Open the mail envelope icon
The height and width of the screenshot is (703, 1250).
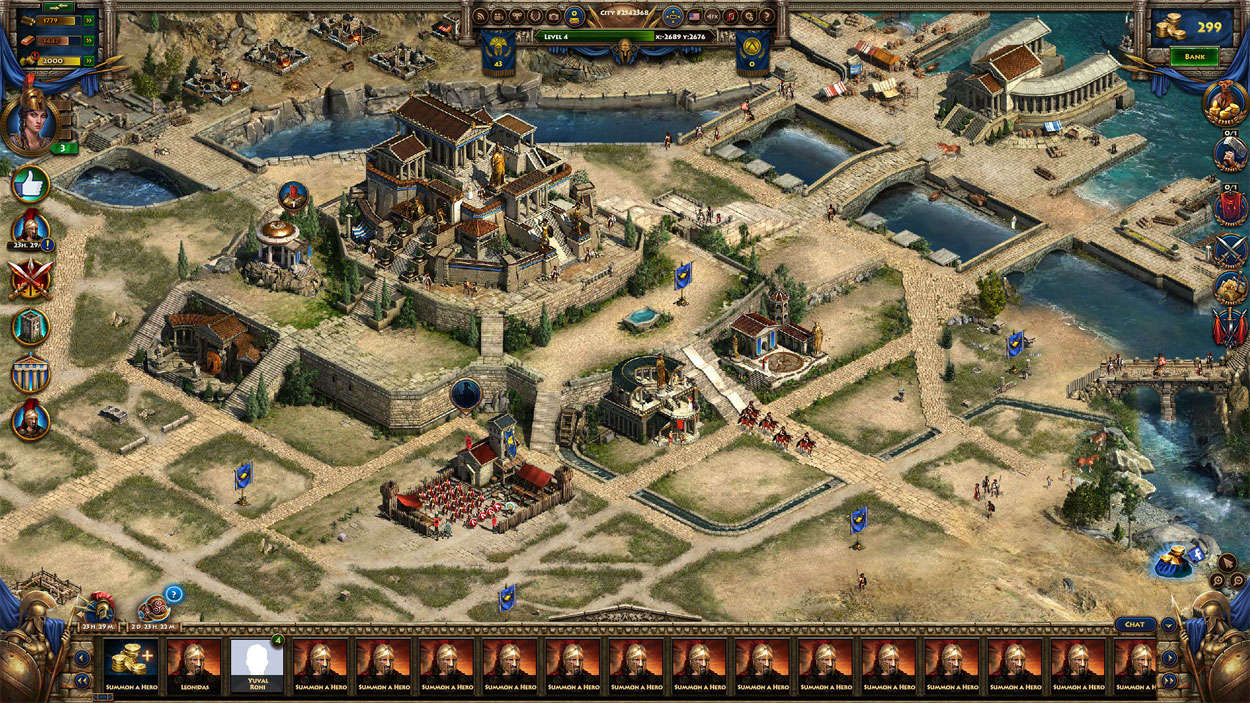(574, 16)
